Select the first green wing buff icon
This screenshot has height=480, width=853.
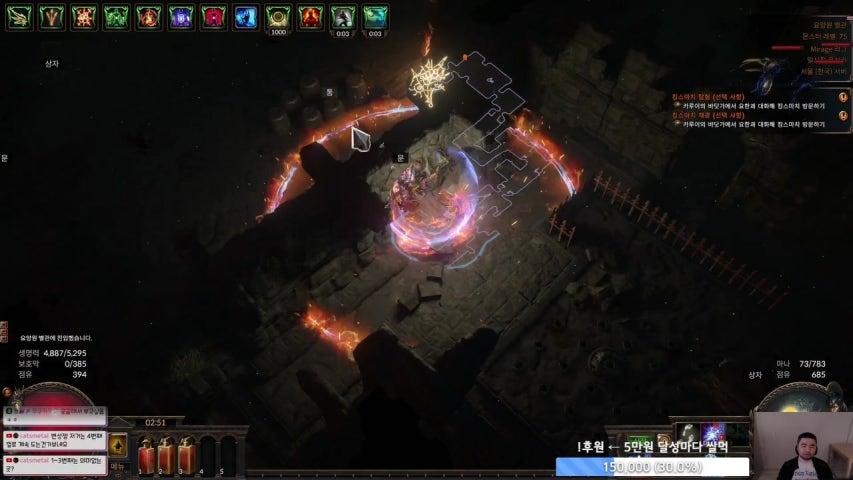click(x=20, y=17)
